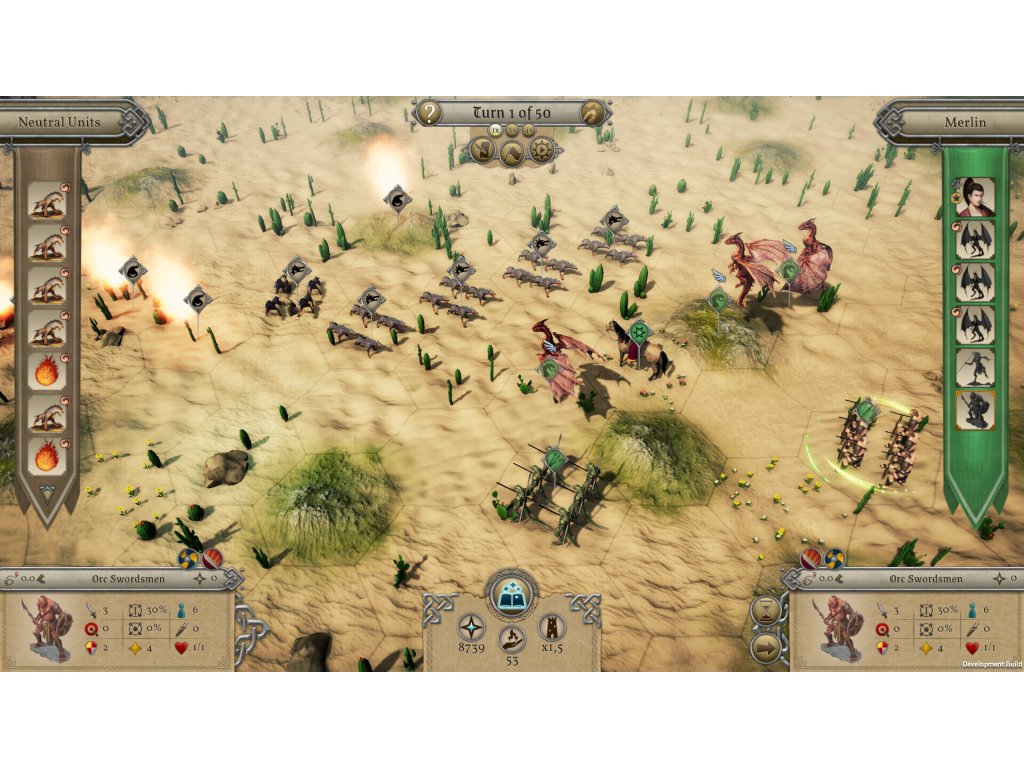
Task: Click the arrow end-turn button
Action: click(x=766, y=646)
